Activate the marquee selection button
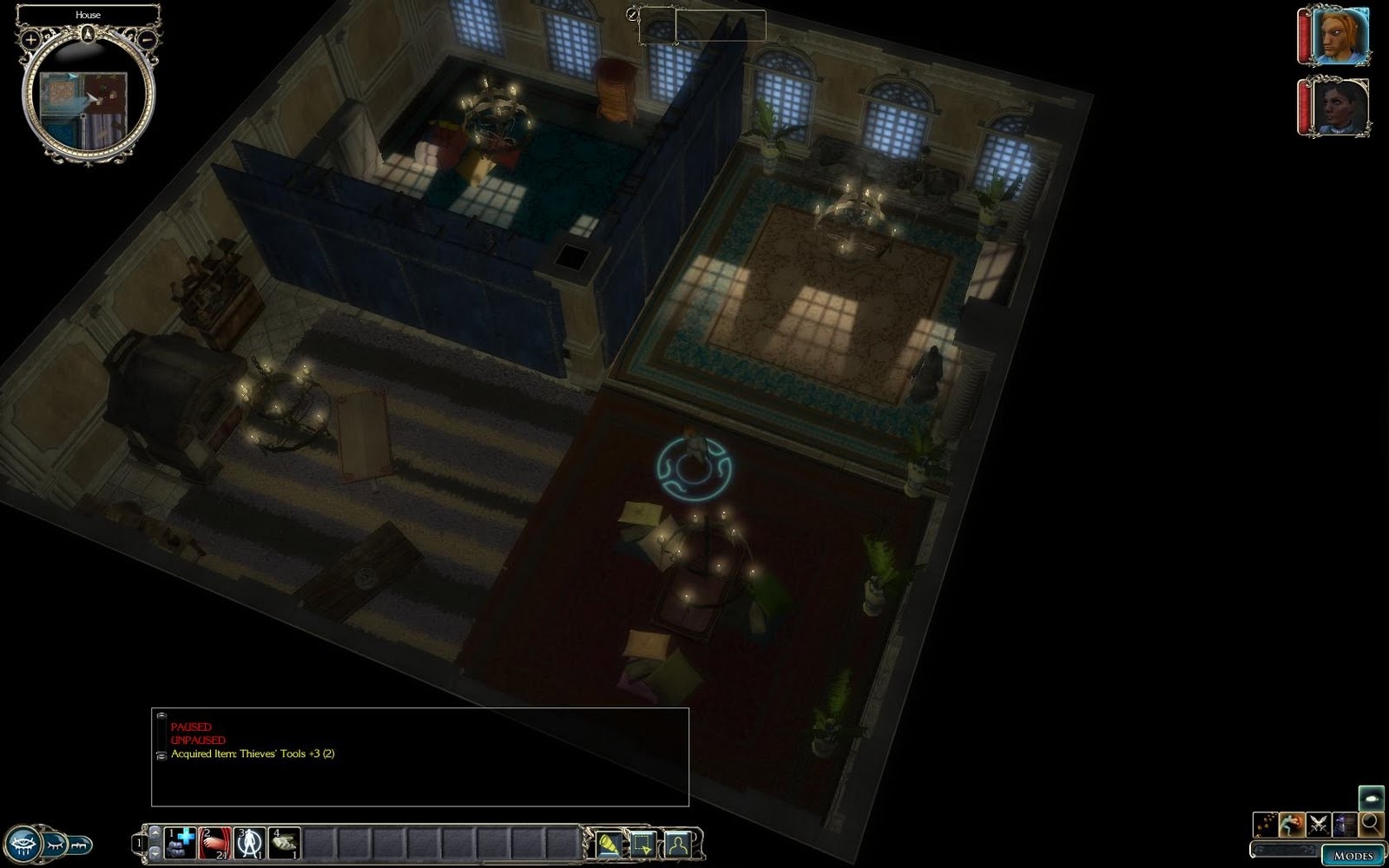Viewport: 1389px width, 868px height. point(643,844)
